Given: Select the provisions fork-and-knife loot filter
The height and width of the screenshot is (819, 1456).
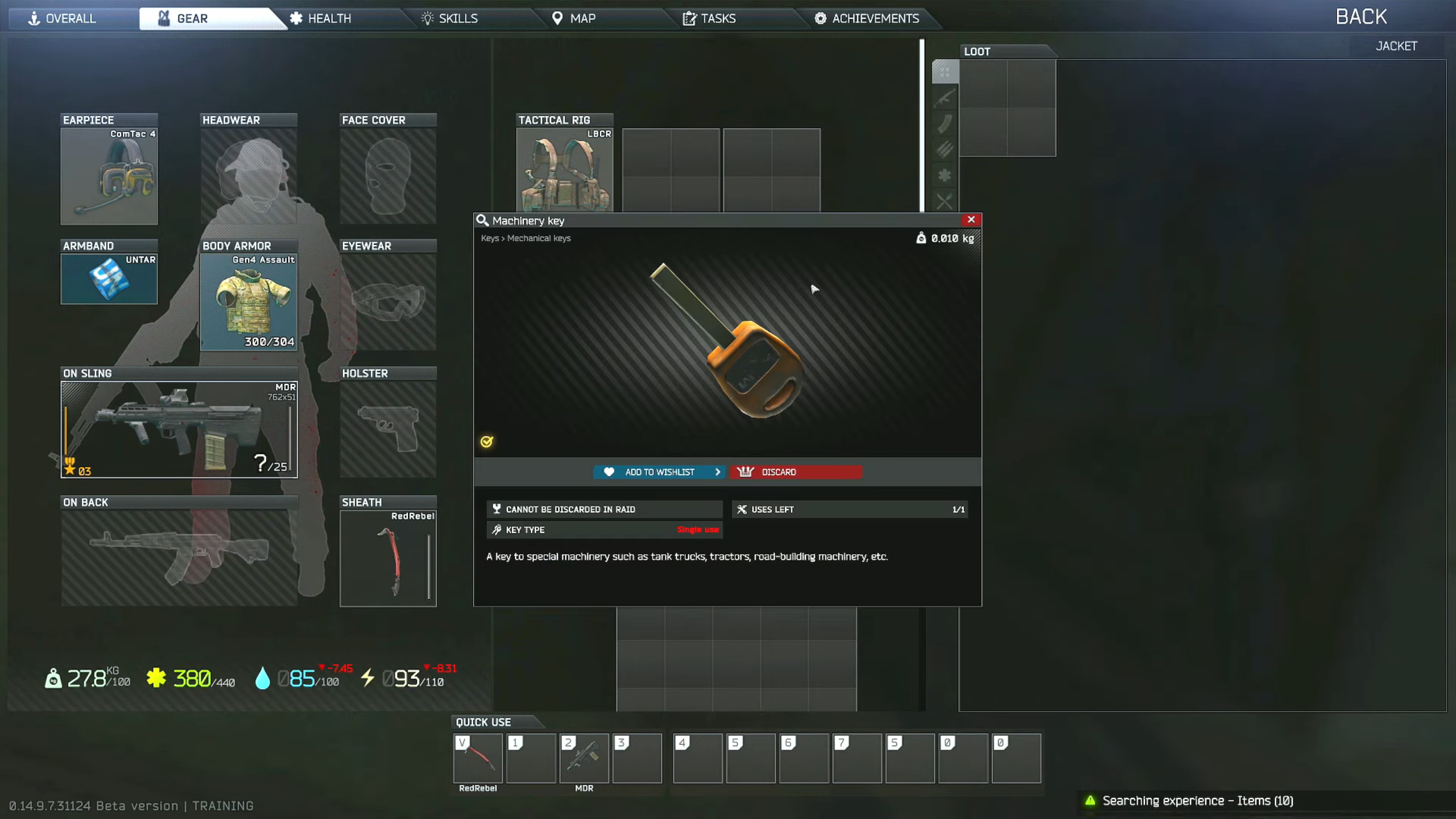Looking at the screenshot, I should click(944, 200).
